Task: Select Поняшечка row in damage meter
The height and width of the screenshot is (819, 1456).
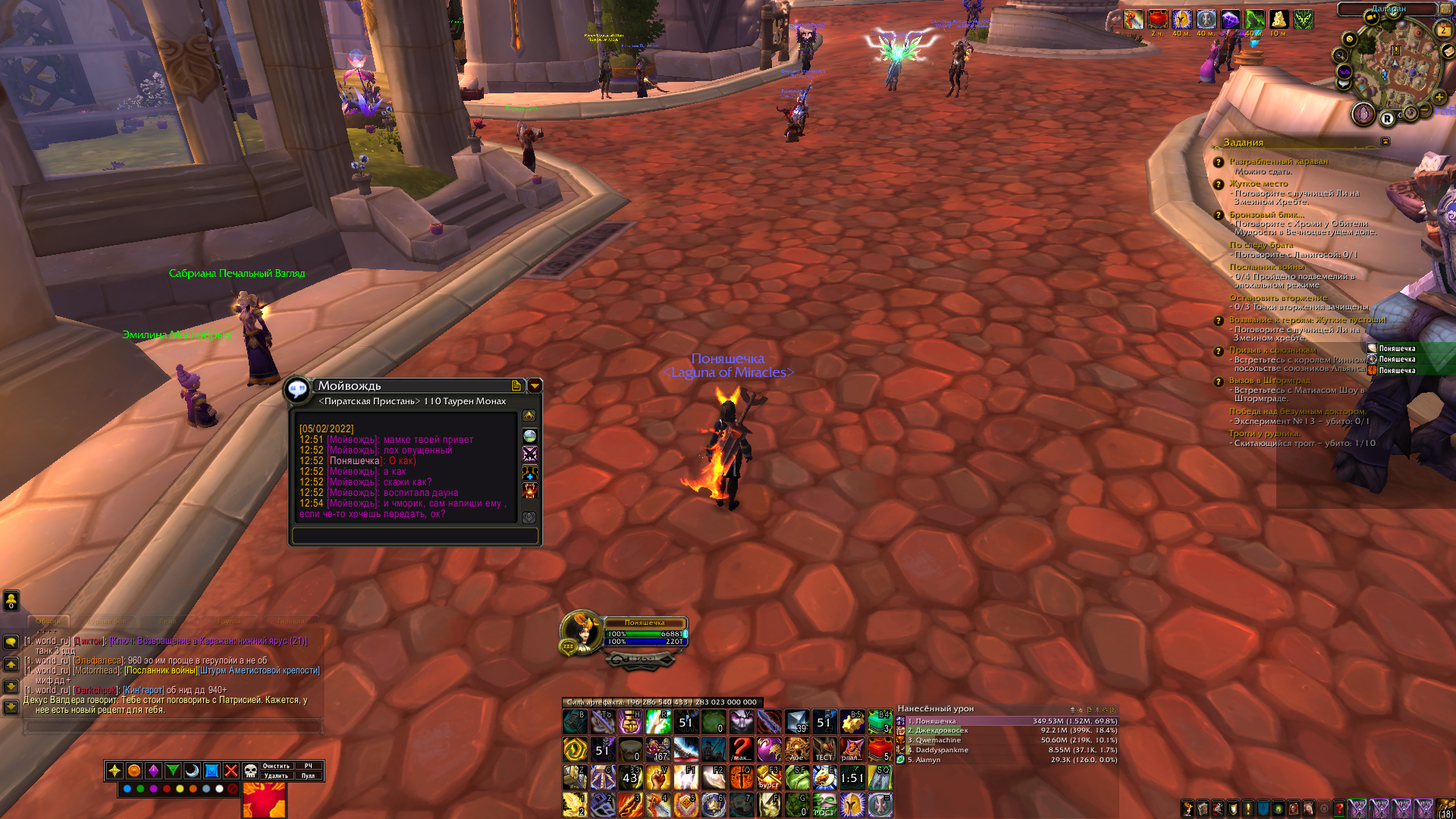Action: (x=1007, y=721)
